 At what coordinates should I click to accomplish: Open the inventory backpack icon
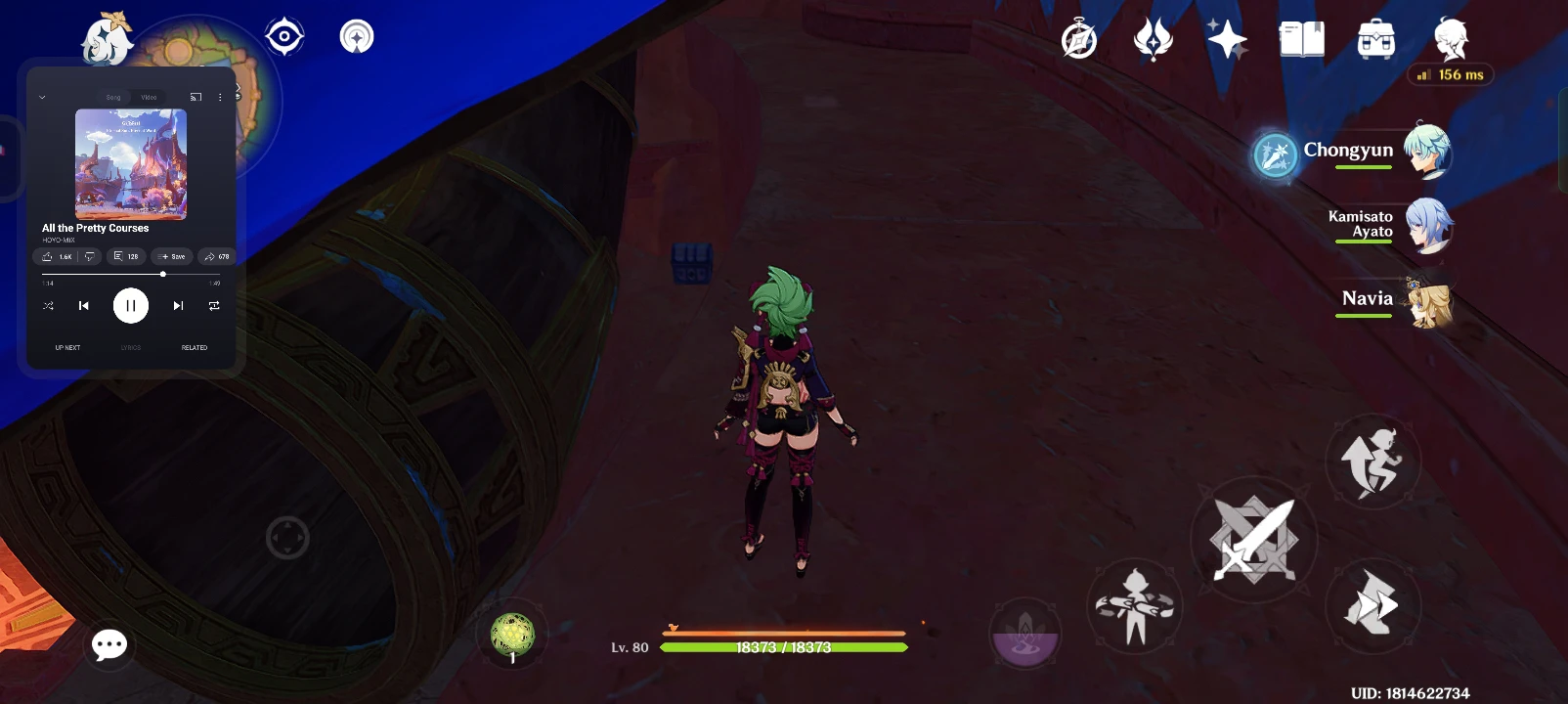coord(1375,37)
